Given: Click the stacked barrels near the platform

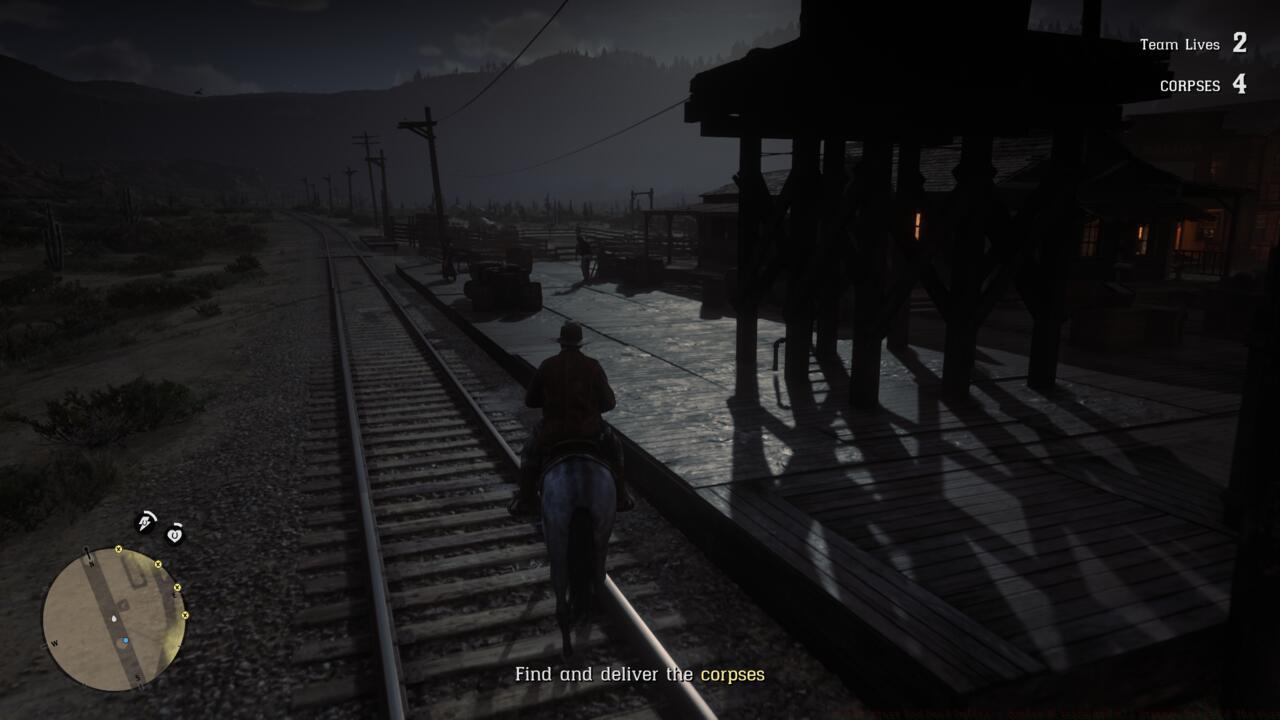Looking at the screenshot, I should coord(505,290).
